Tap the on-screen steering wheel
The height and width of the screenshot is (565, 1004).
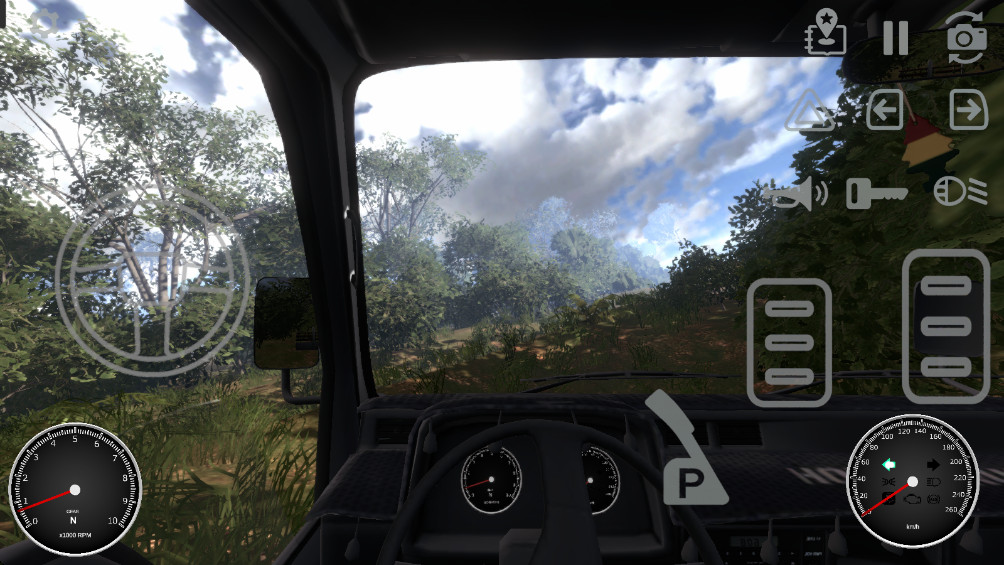[x=152, y=281]
